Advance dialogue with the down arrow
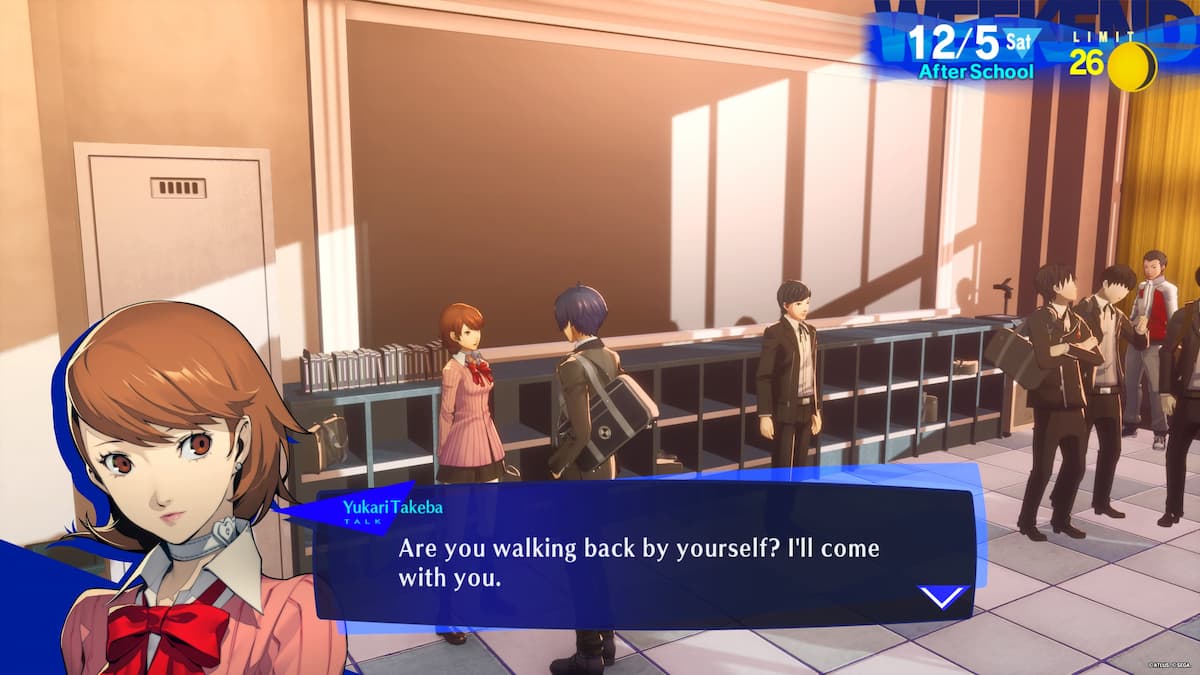This screenshot has height=675, width=1200. 943,596
